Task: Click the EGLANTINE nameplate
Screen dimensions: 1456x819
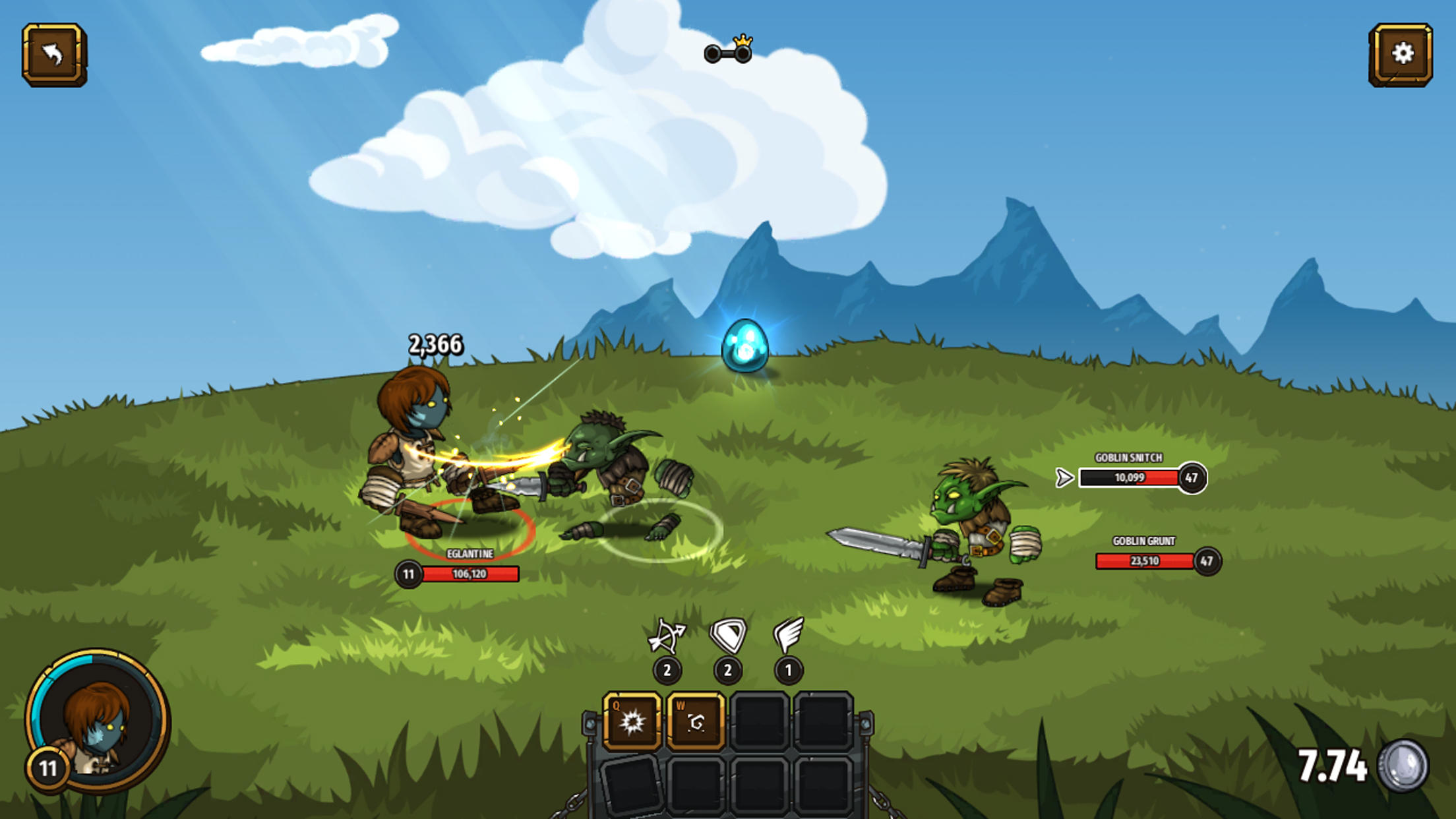Action: coord(470,555)
